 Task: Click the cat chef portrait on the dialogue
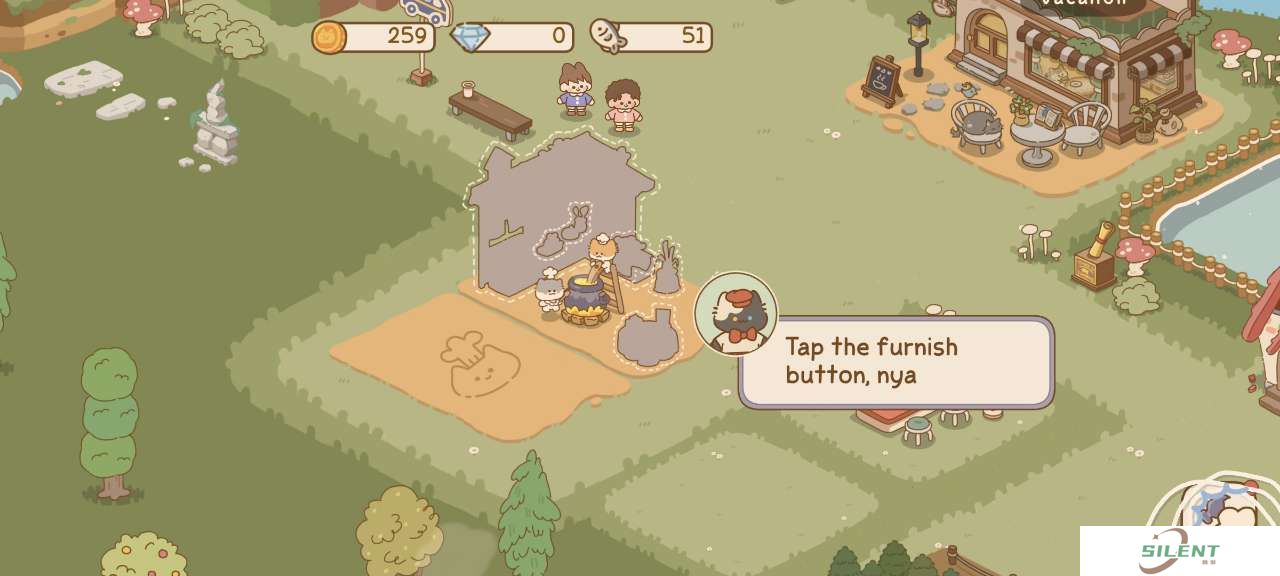tap(735, 314)
